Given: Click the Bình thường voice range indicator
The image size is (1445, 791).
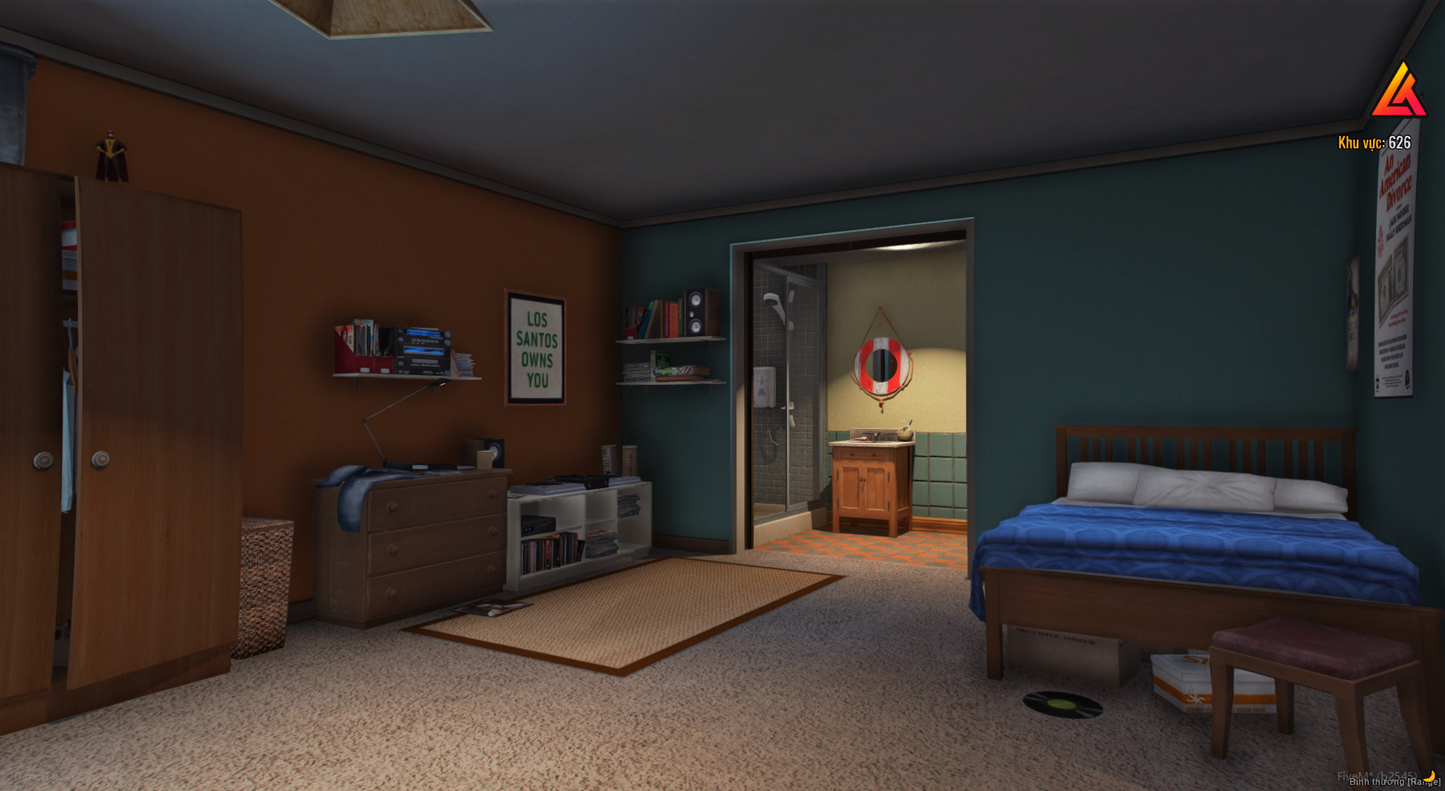Looking at the screenshot, I should [x=1393, y=782].
